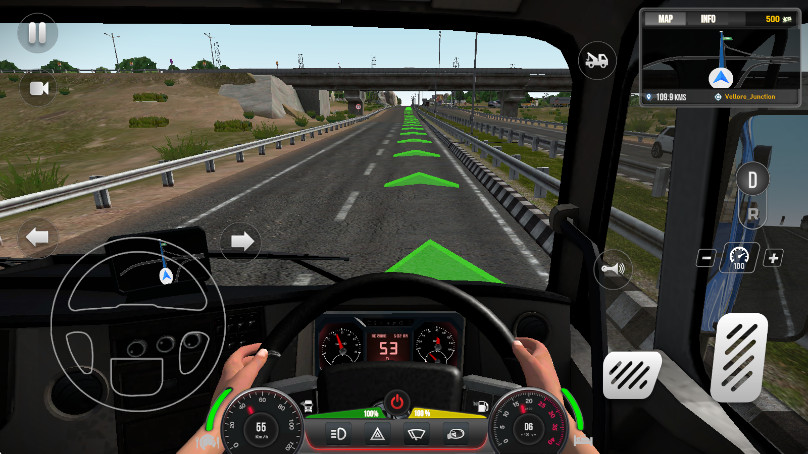808x454 pixels.
Task: Switch to the INFO tab
Action: click(707, 19)
